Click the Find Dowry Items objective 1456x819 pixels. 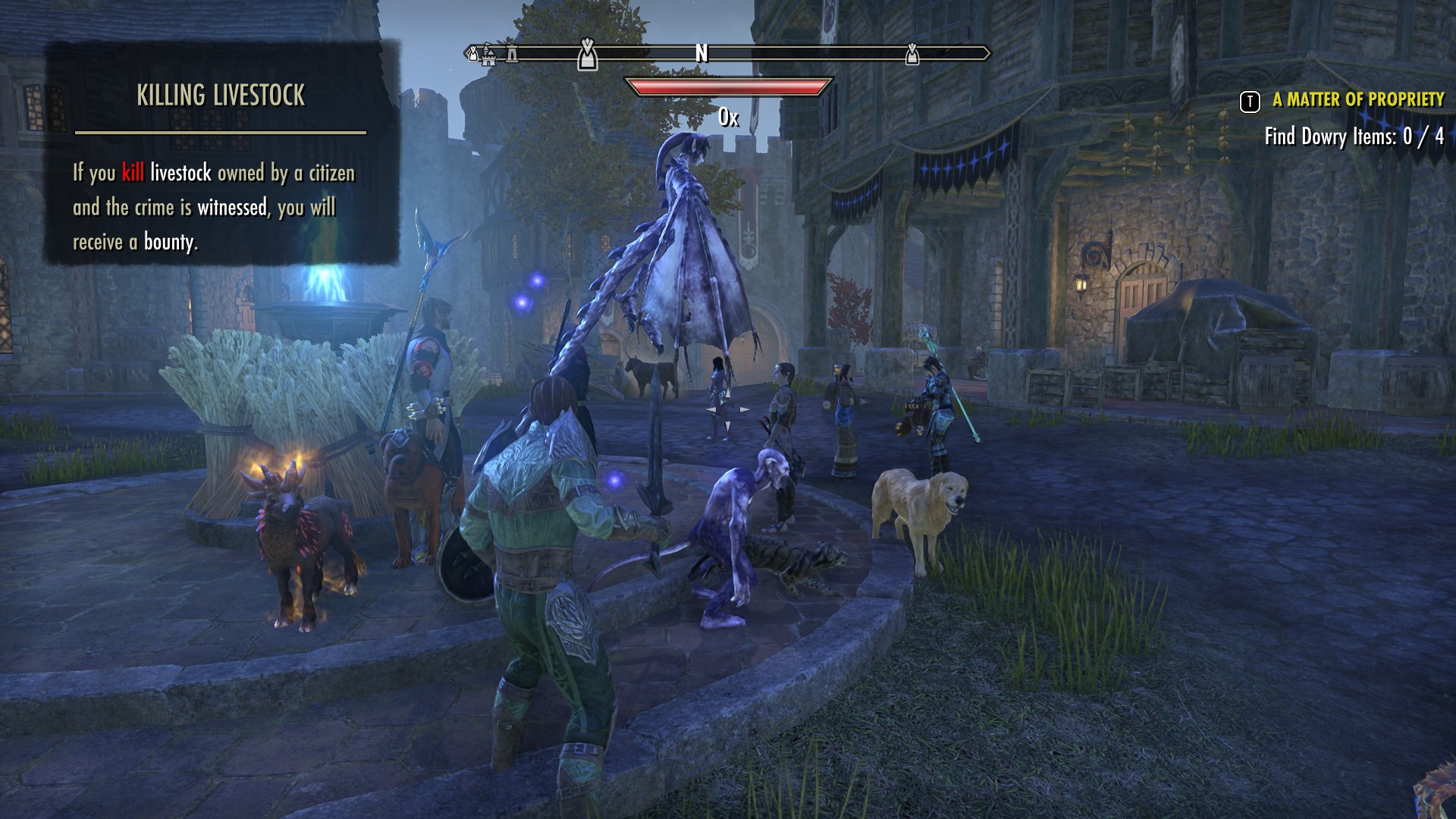(x=1354, y=136)
